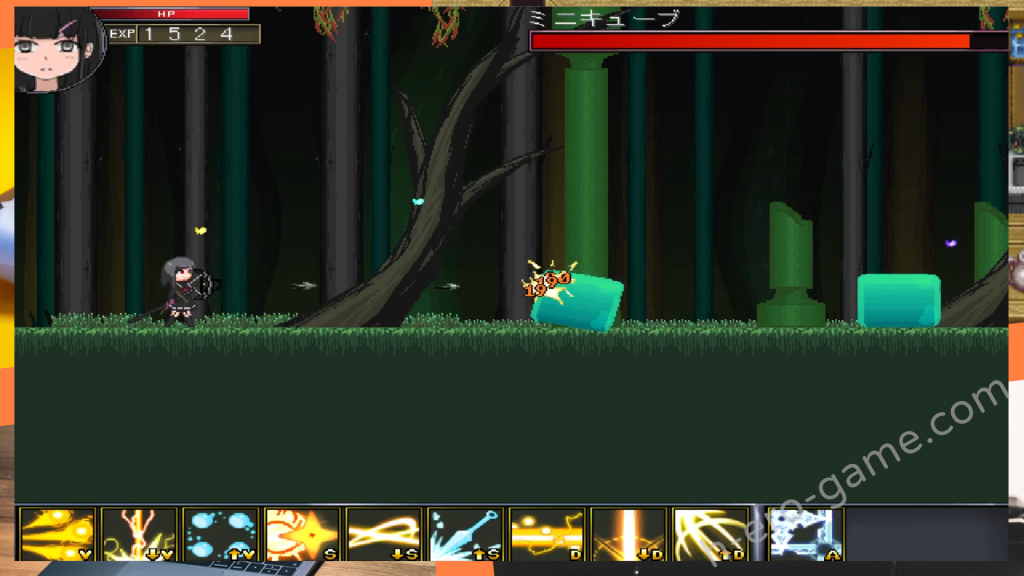1024x576 pixels.
Task: Use the vertical light pillar skill
Action: (x=629, y=534)
